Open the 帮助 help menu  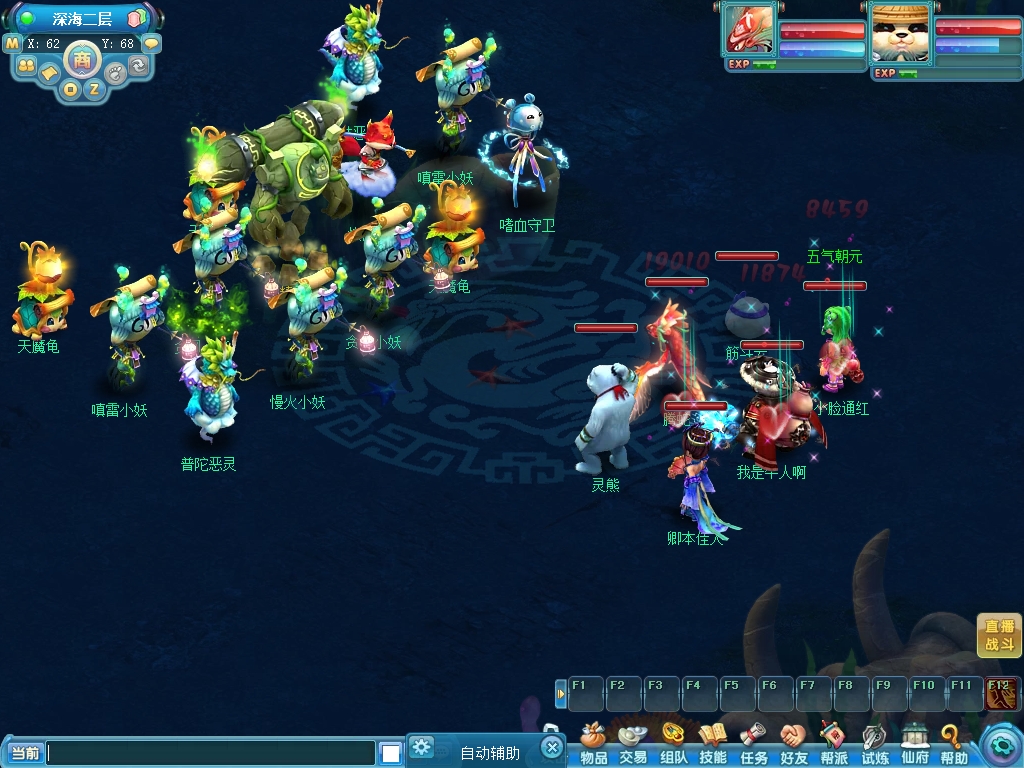point(954,747)
